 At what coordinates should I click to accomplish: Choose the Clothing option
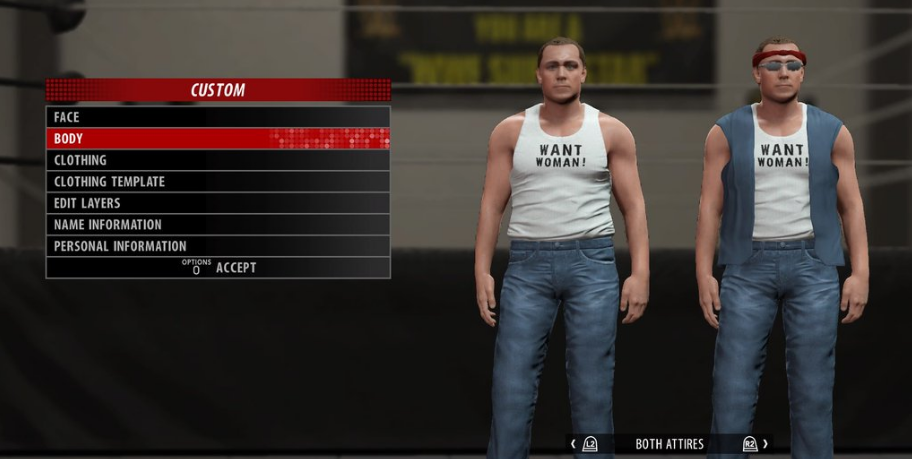(x=217, y=160)
